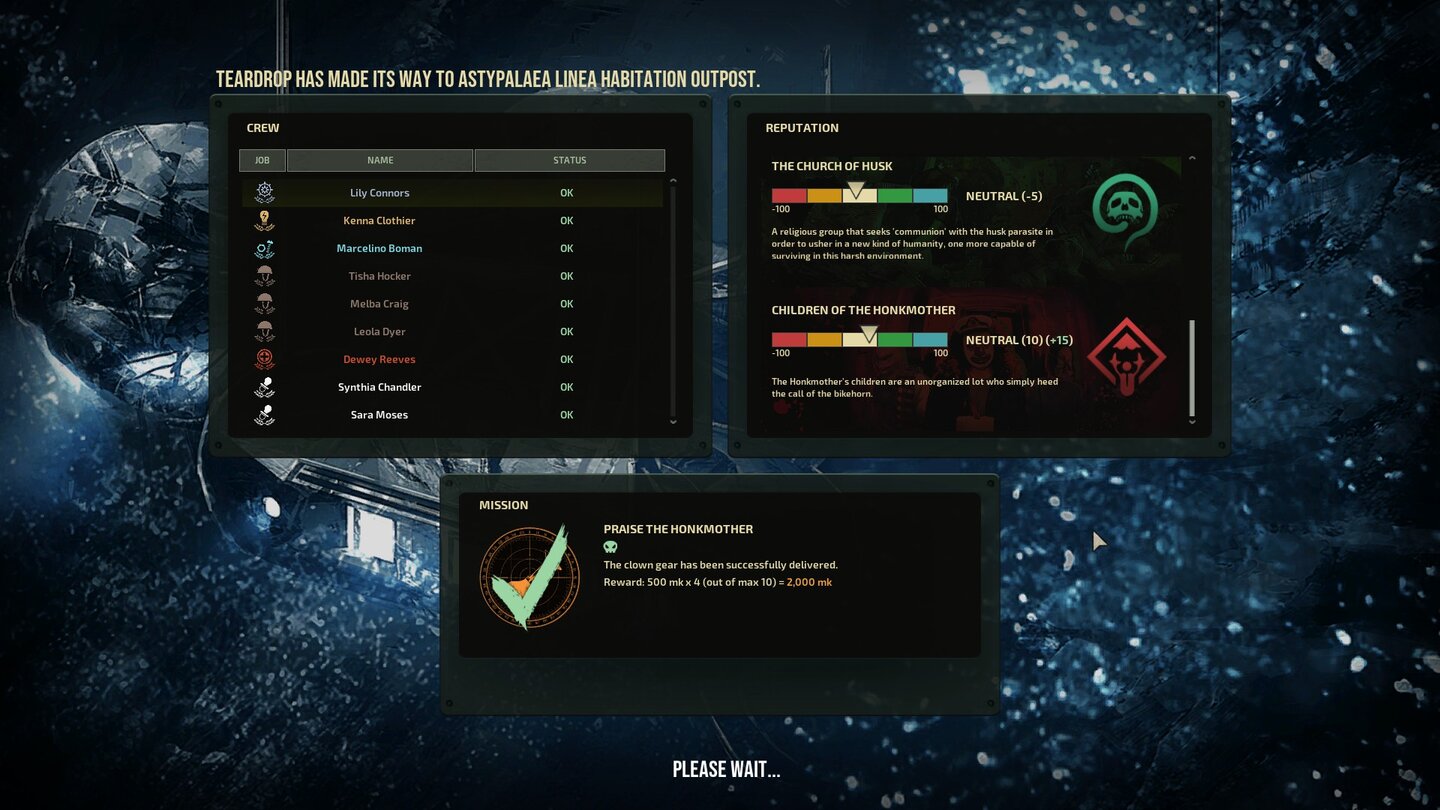This screenshot has height=810, width=1440.
Task: Click the red medic cross icon next to Dewey Reeves
Action: [264, 358]
